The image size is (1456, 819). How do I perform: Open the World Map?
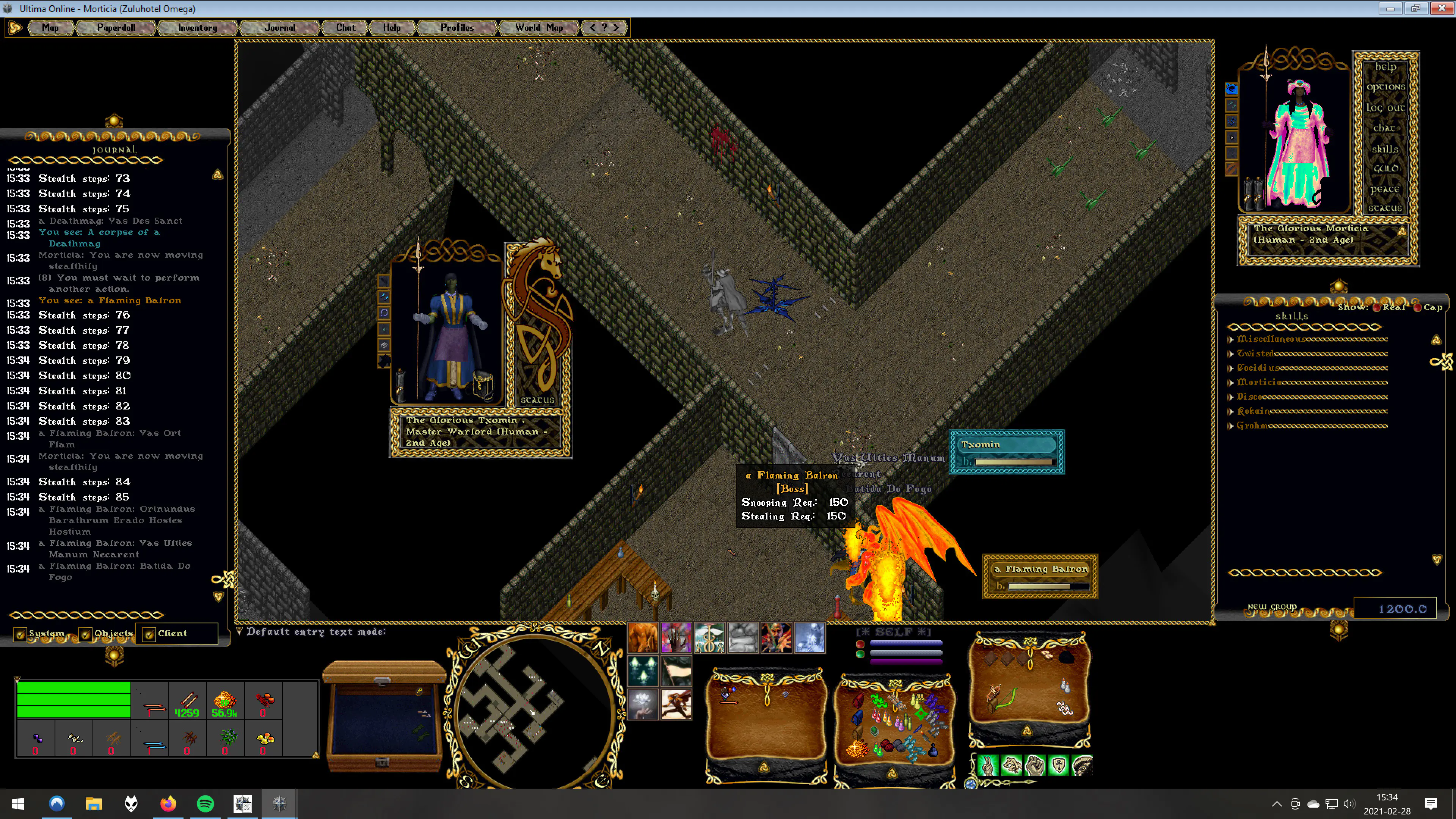tap(539, 28)
